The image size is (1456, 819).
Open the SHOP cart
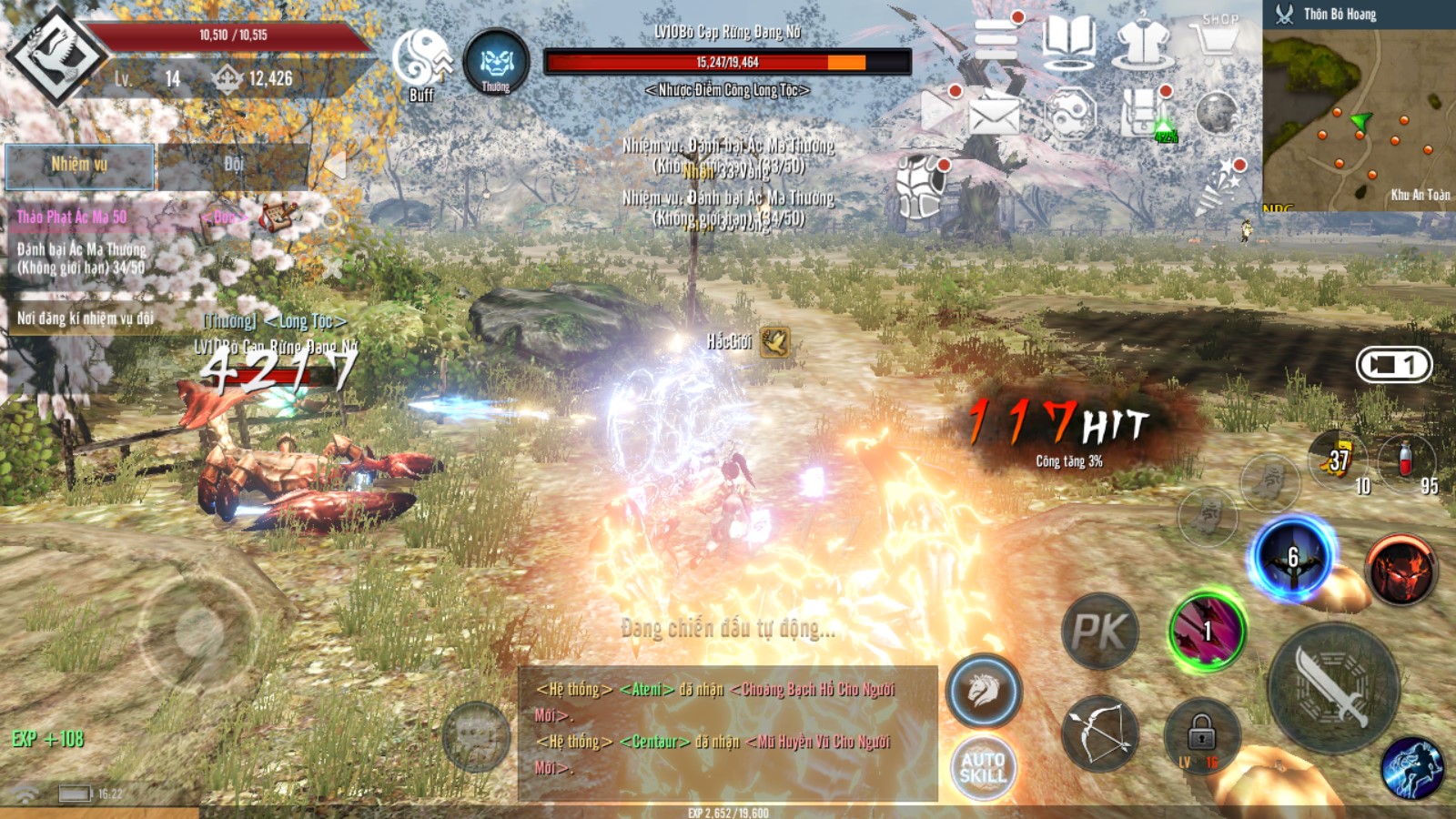point(1218,41)
